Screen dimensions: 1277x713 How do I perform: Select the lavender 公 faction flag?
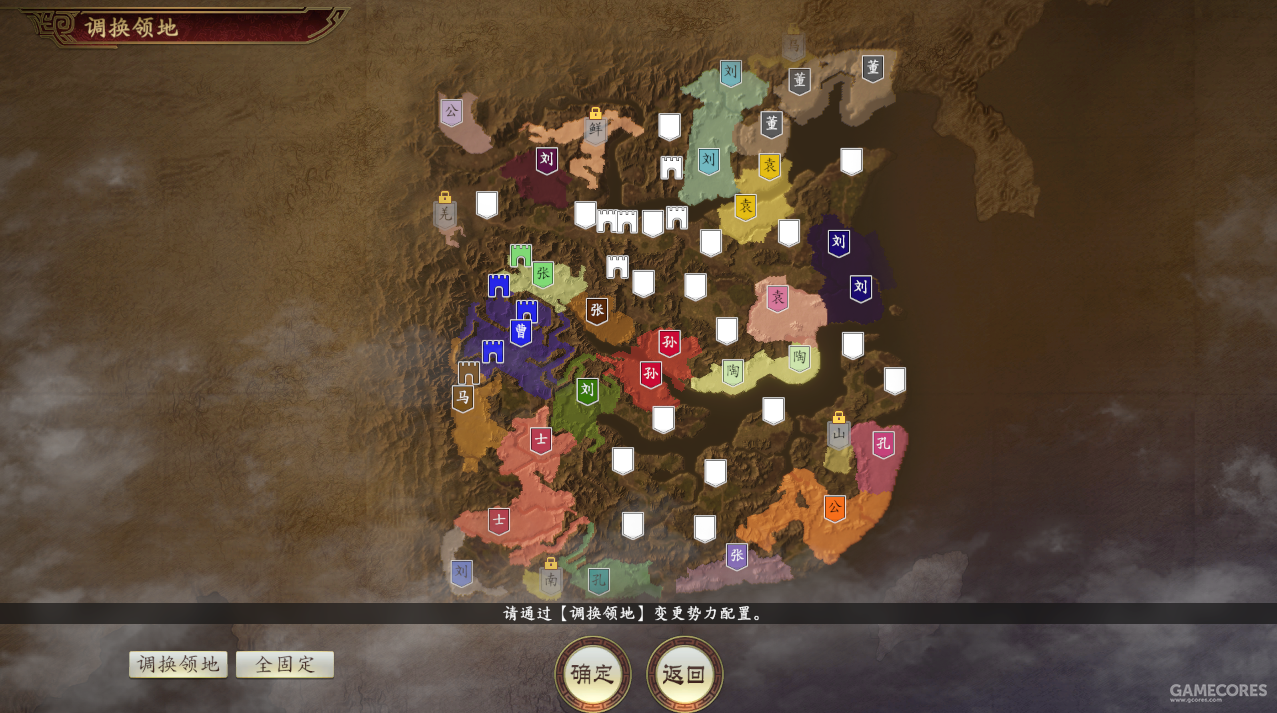[x=451, y=111]
